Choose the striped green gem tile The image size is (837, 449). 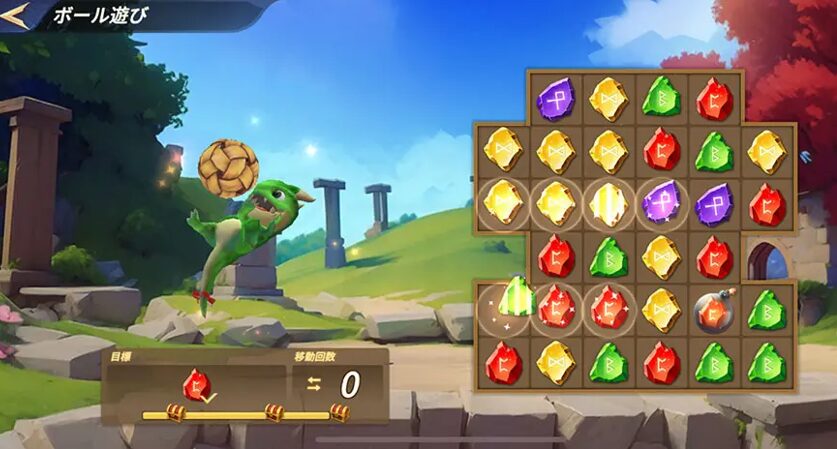[x=517, y=297]
